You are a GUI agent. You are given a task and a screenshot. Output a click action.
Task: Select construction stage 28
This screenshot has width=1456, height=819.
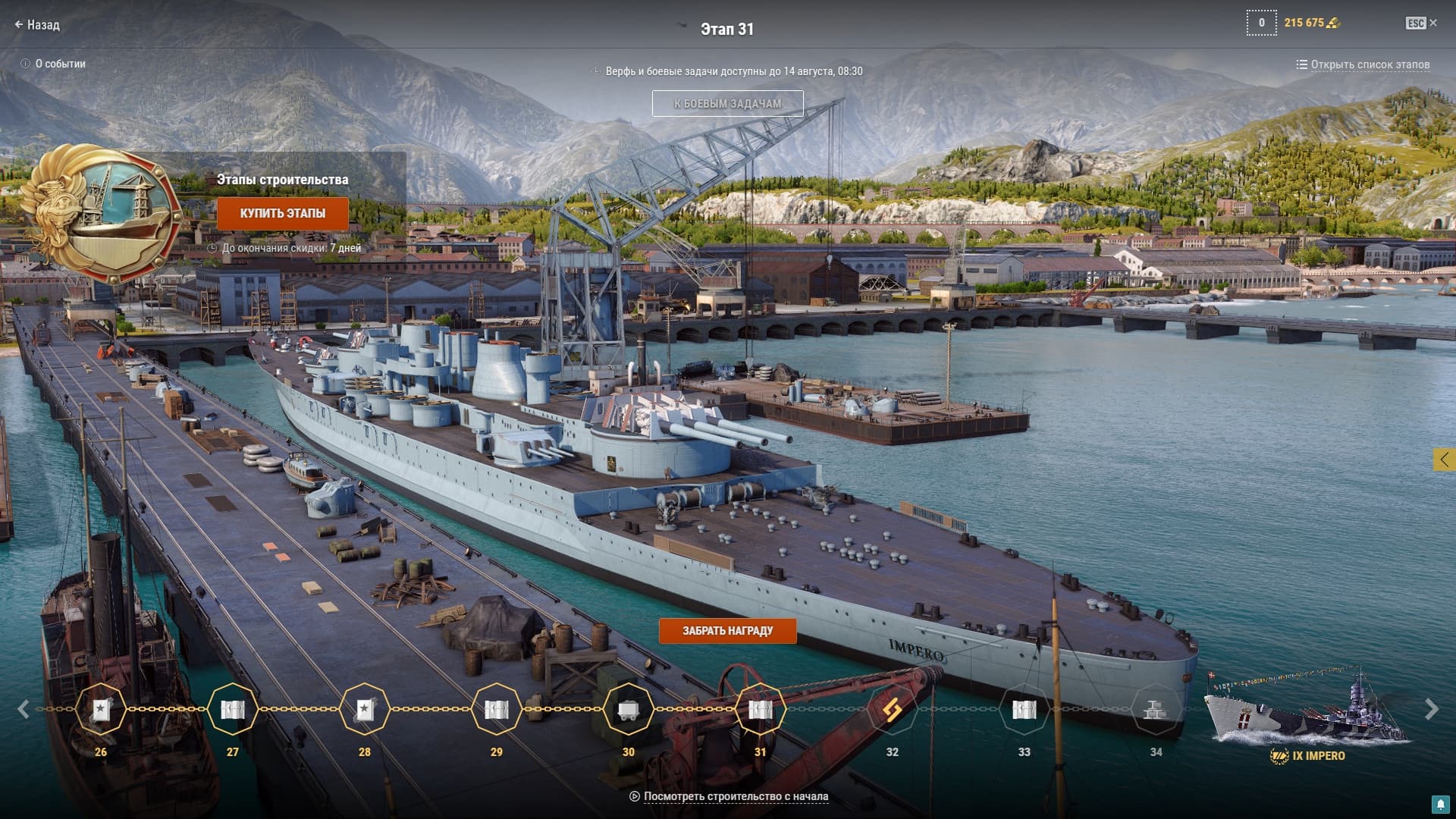(x=365, y=710)
